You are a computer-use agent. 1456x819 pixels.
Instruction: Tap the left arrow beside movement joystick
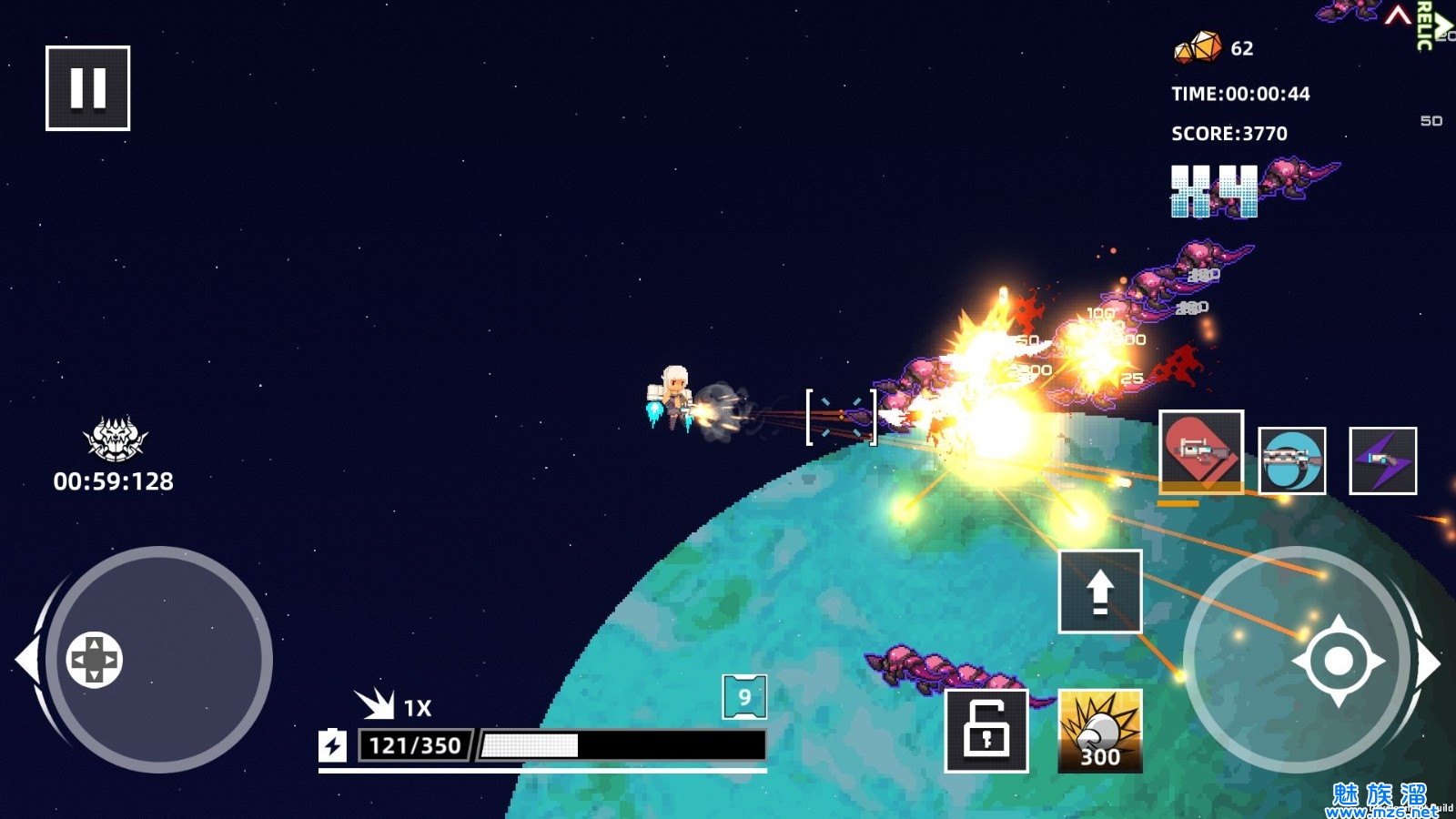click(27, 659)
